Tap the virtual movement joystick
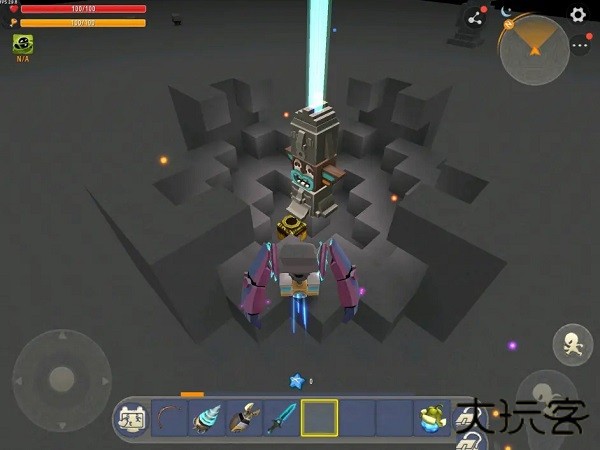Image resolution: width=600 pixels, height=450 pixels. tap(62, 380)
